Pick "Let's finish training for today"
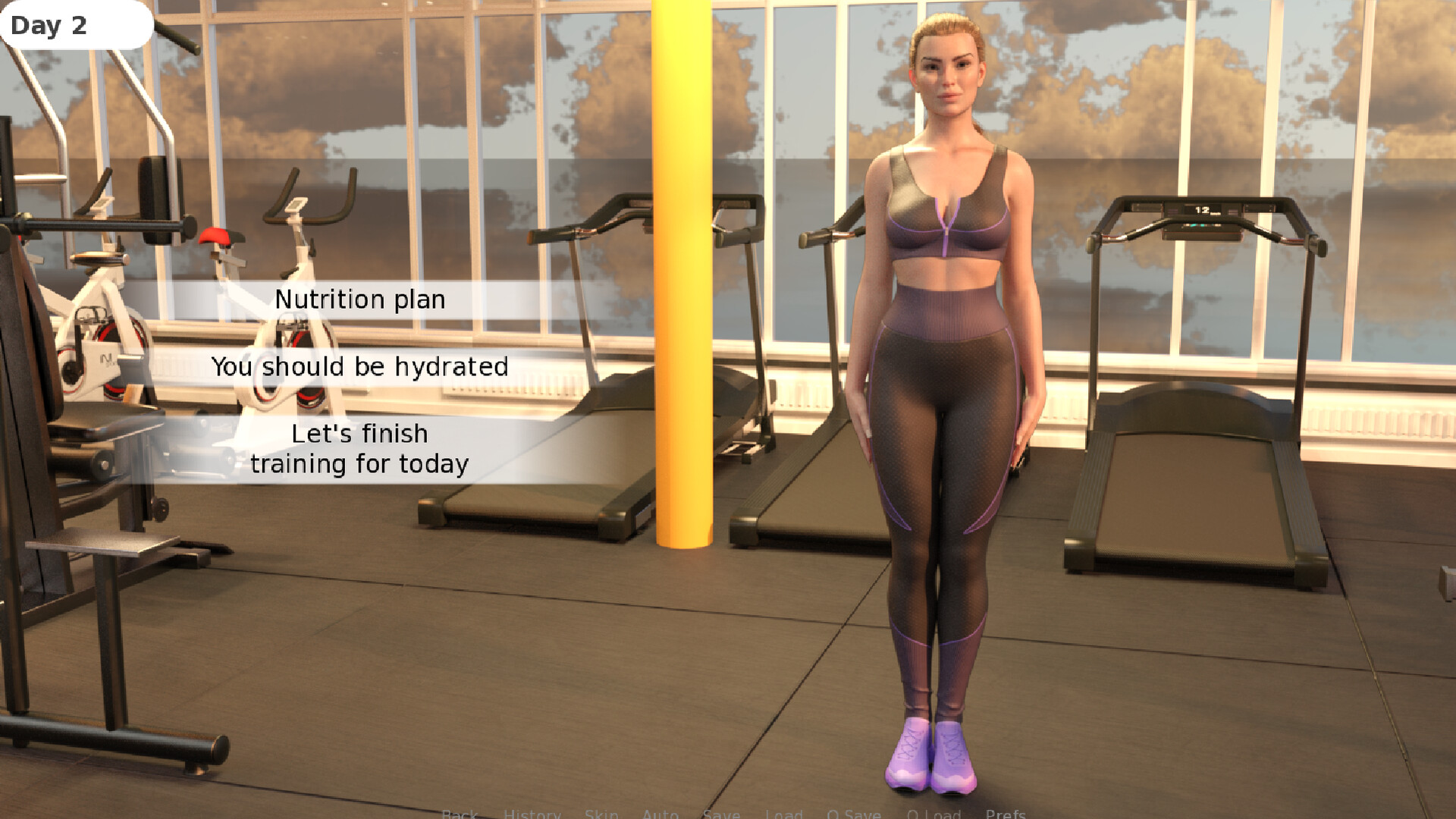The width and height of the screenshot is (1456, 819). click(361, 448)
